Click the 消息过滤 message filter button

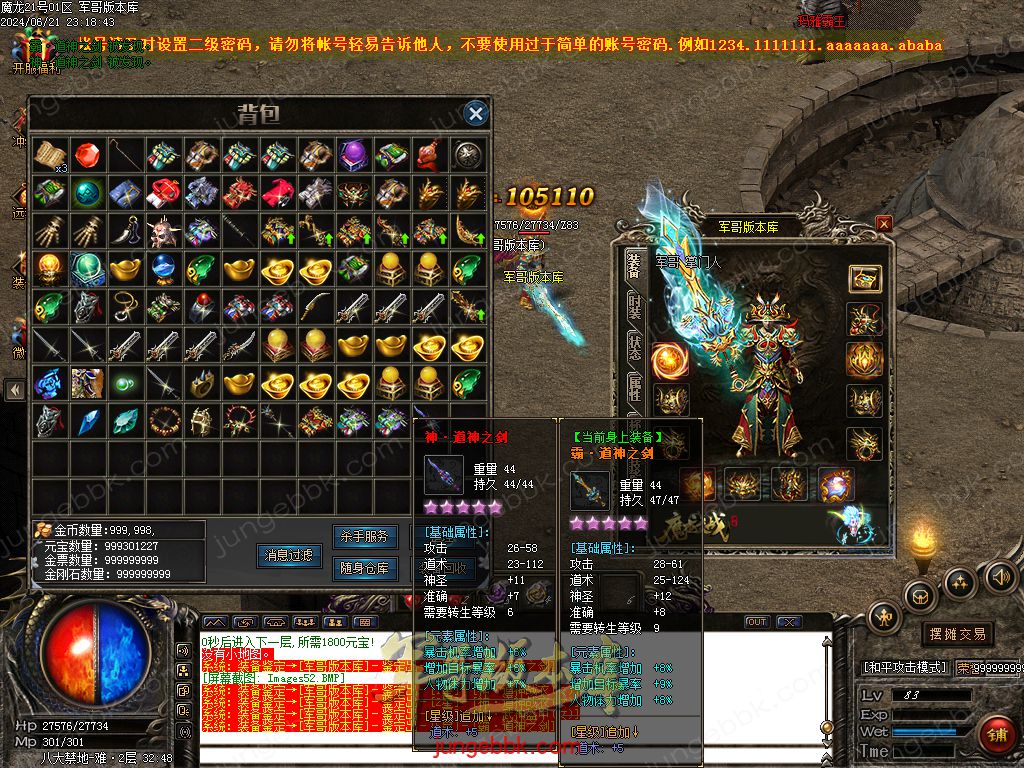[x=289, y=555]
